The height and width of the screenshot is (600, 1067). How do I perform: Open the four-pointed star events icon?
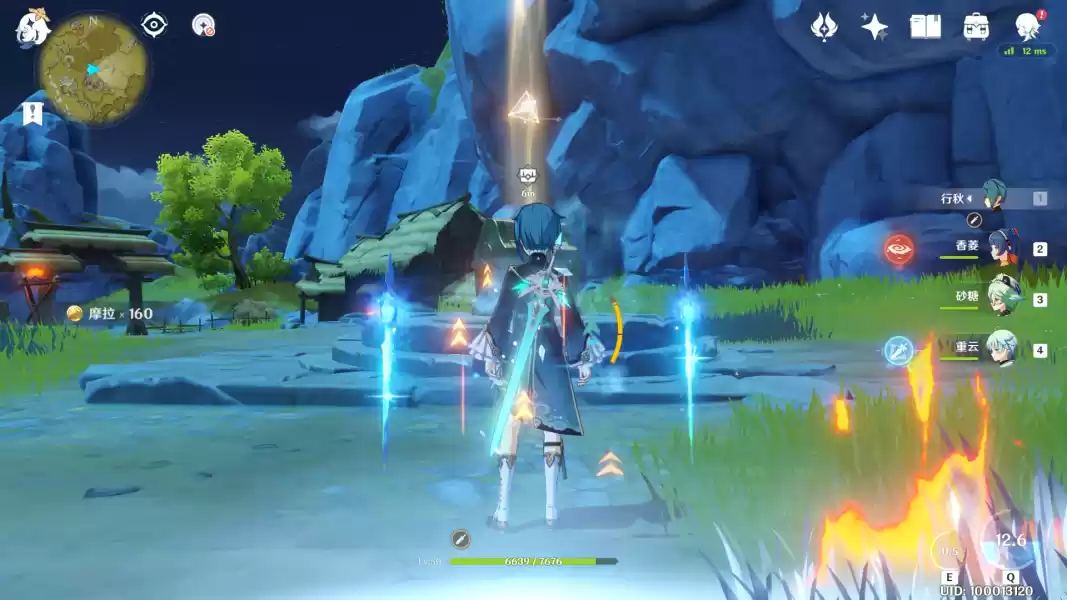[x=875, y=27]
